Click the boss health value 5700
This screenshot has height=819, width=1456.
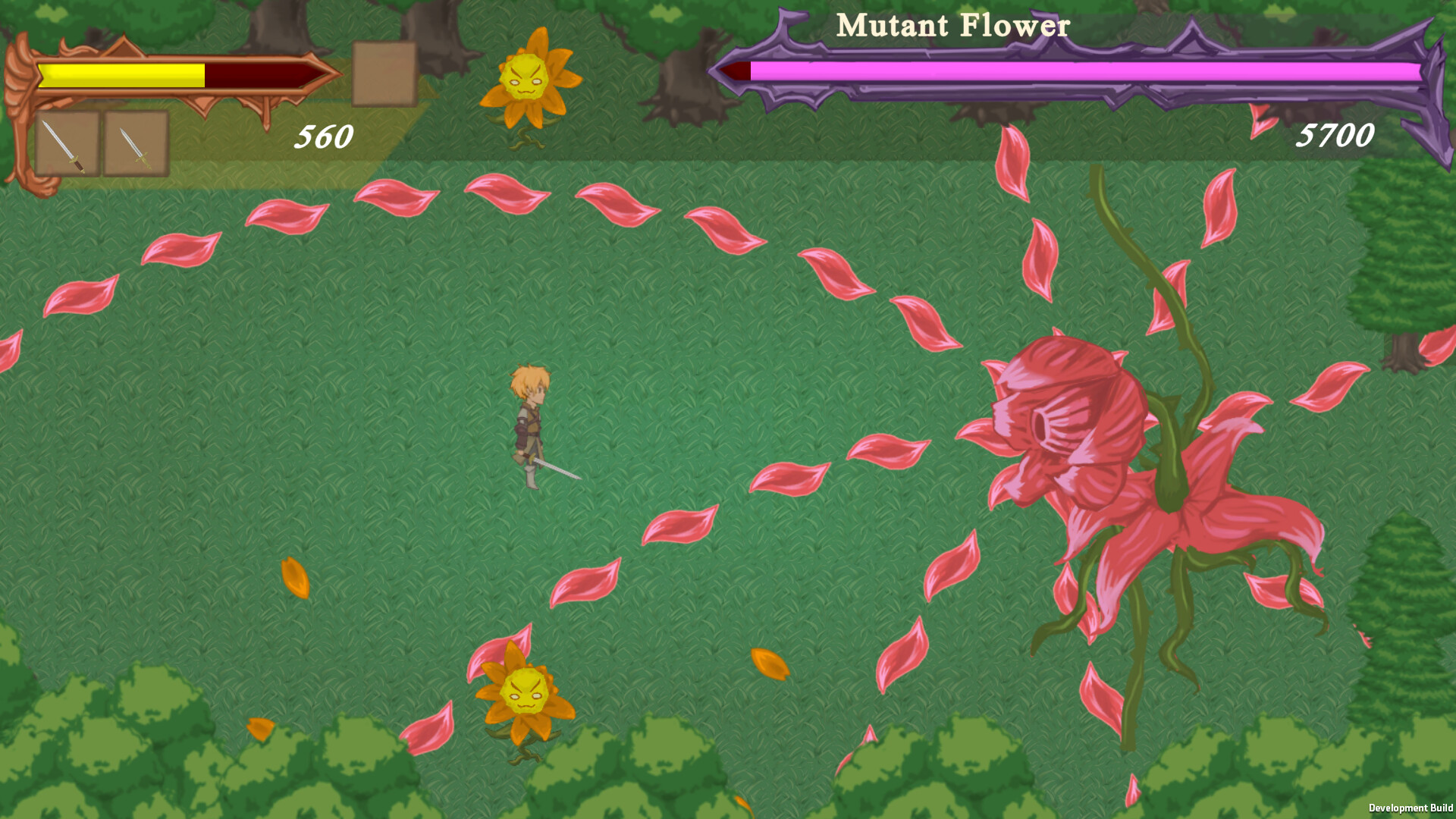1337,135
